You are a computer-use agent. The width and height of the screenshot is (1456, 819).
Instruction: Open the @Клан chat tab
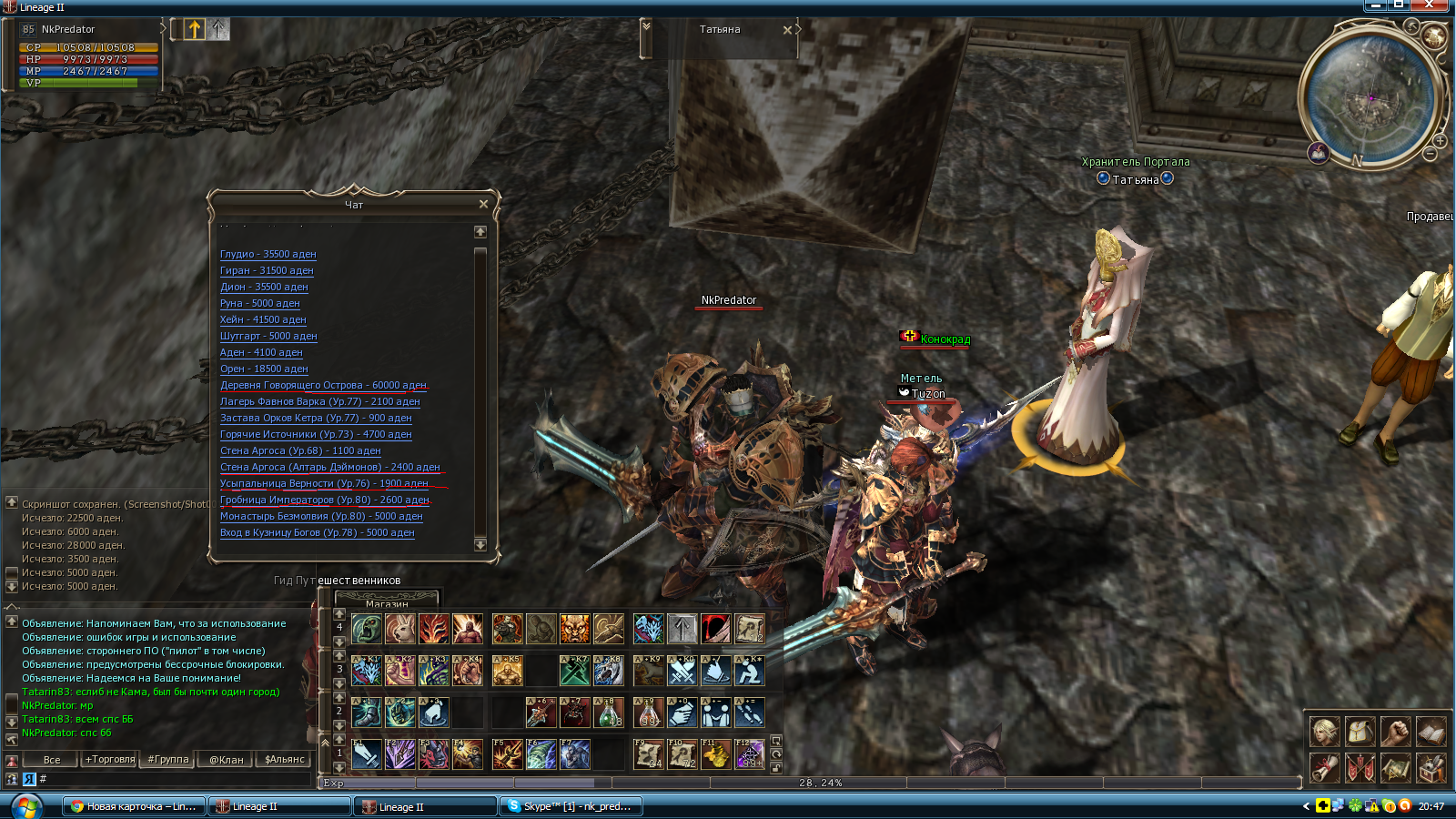(227, 759)
